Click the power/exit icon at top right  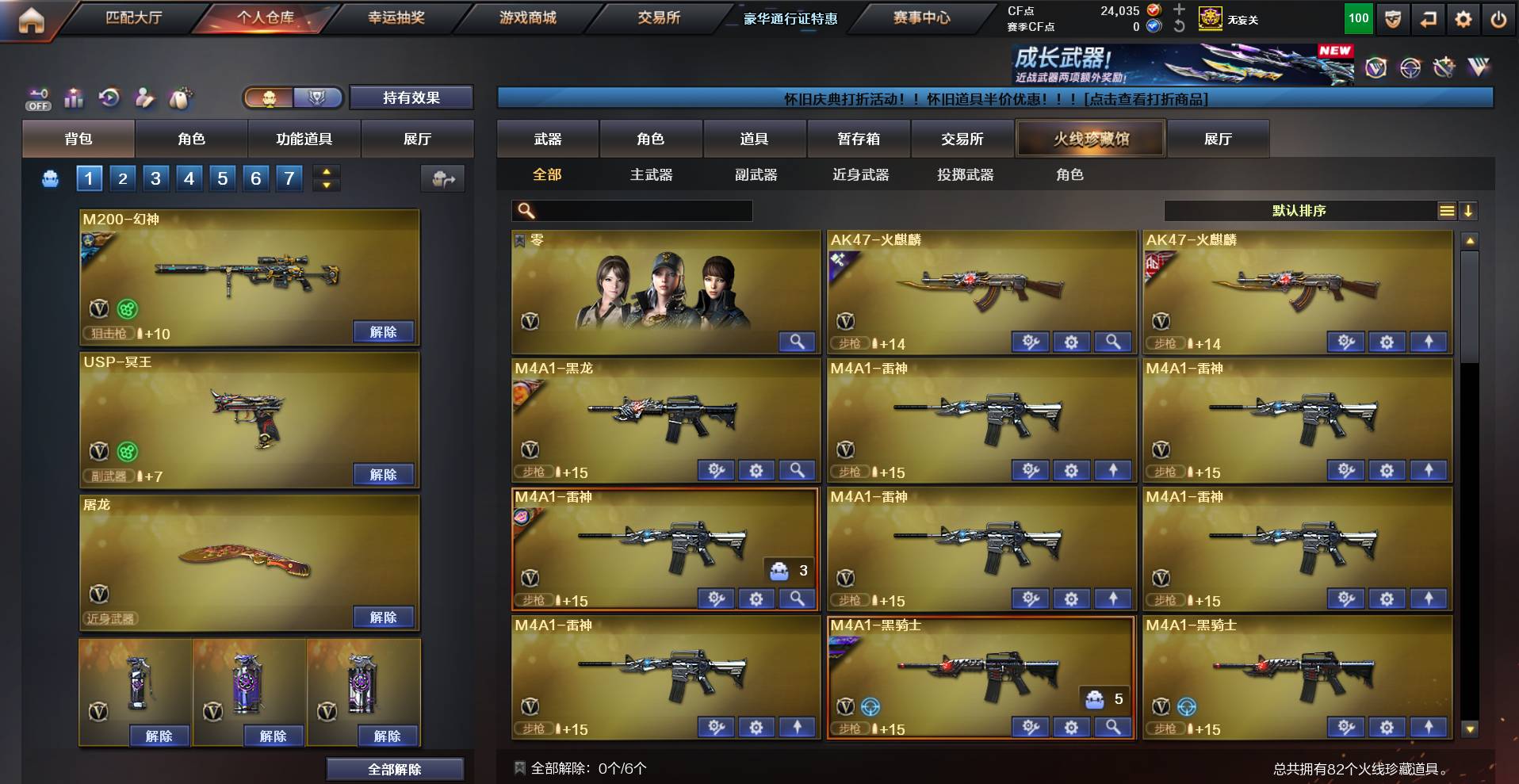click(1498, 17)
